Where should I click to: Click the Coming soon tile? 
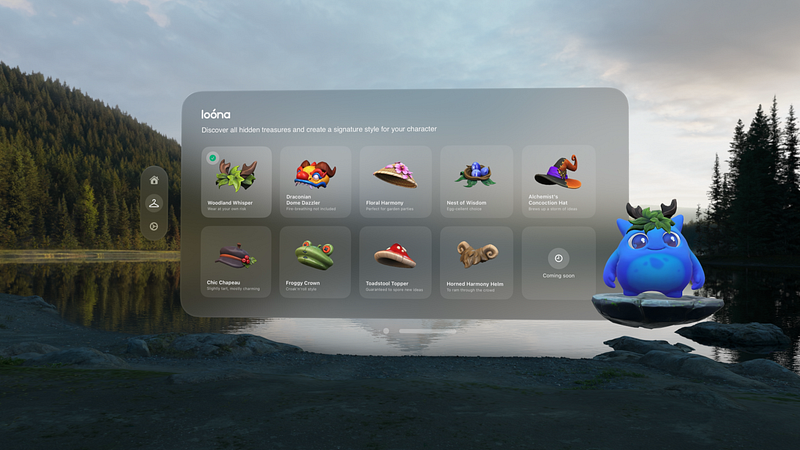click(x=558, y=262)
